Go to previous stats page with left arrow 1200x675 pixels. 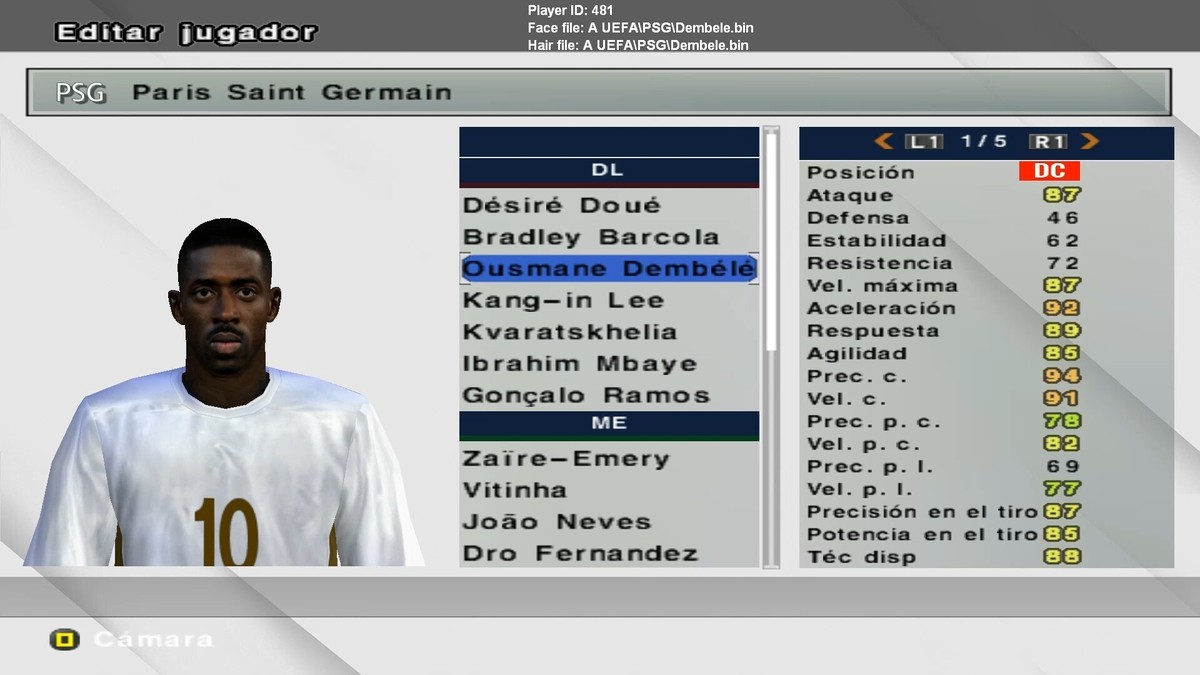click(883, 142)
